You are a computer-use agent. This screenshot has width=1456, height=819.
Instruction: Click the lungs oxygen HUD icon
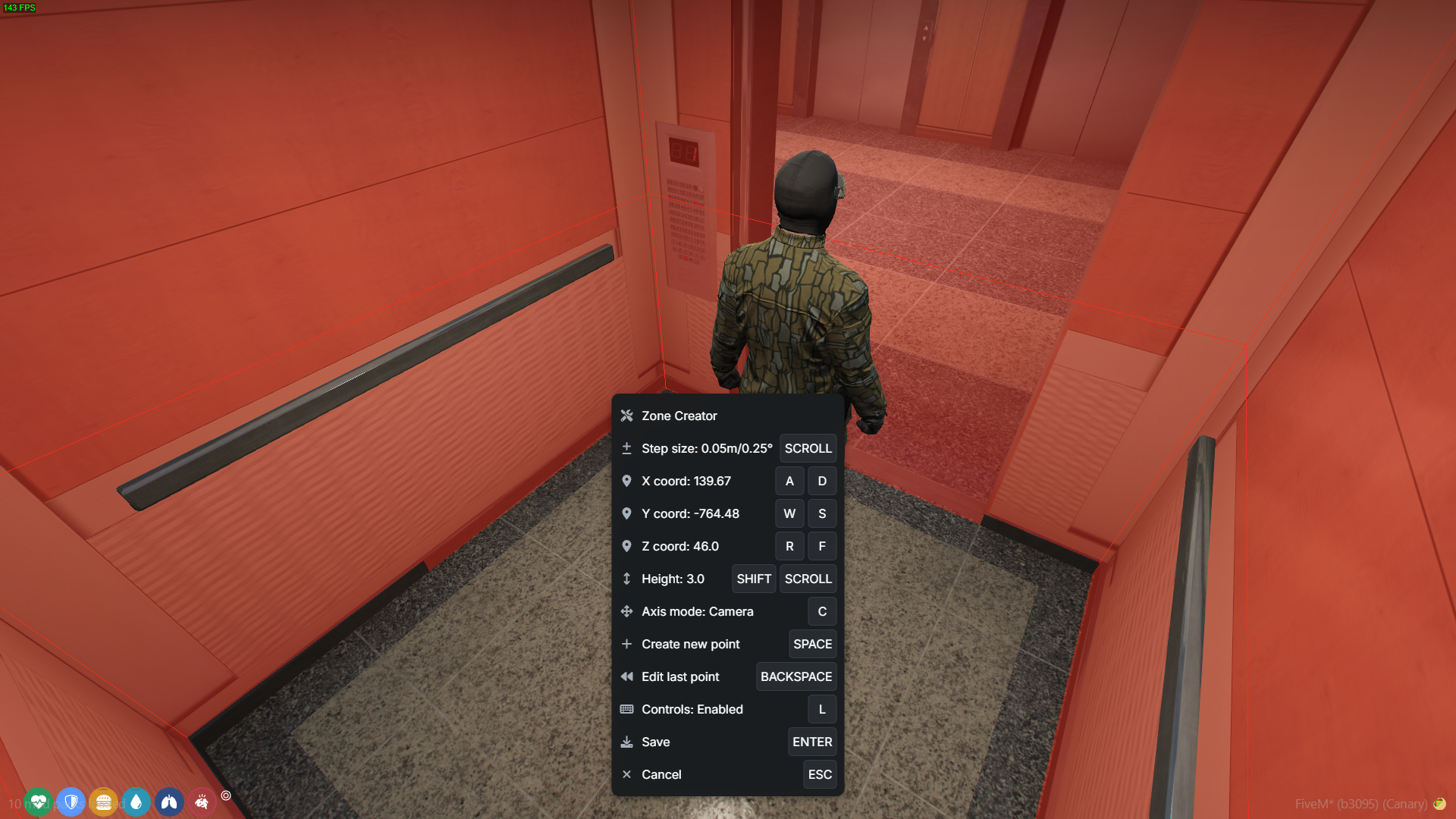pos(169,802)
